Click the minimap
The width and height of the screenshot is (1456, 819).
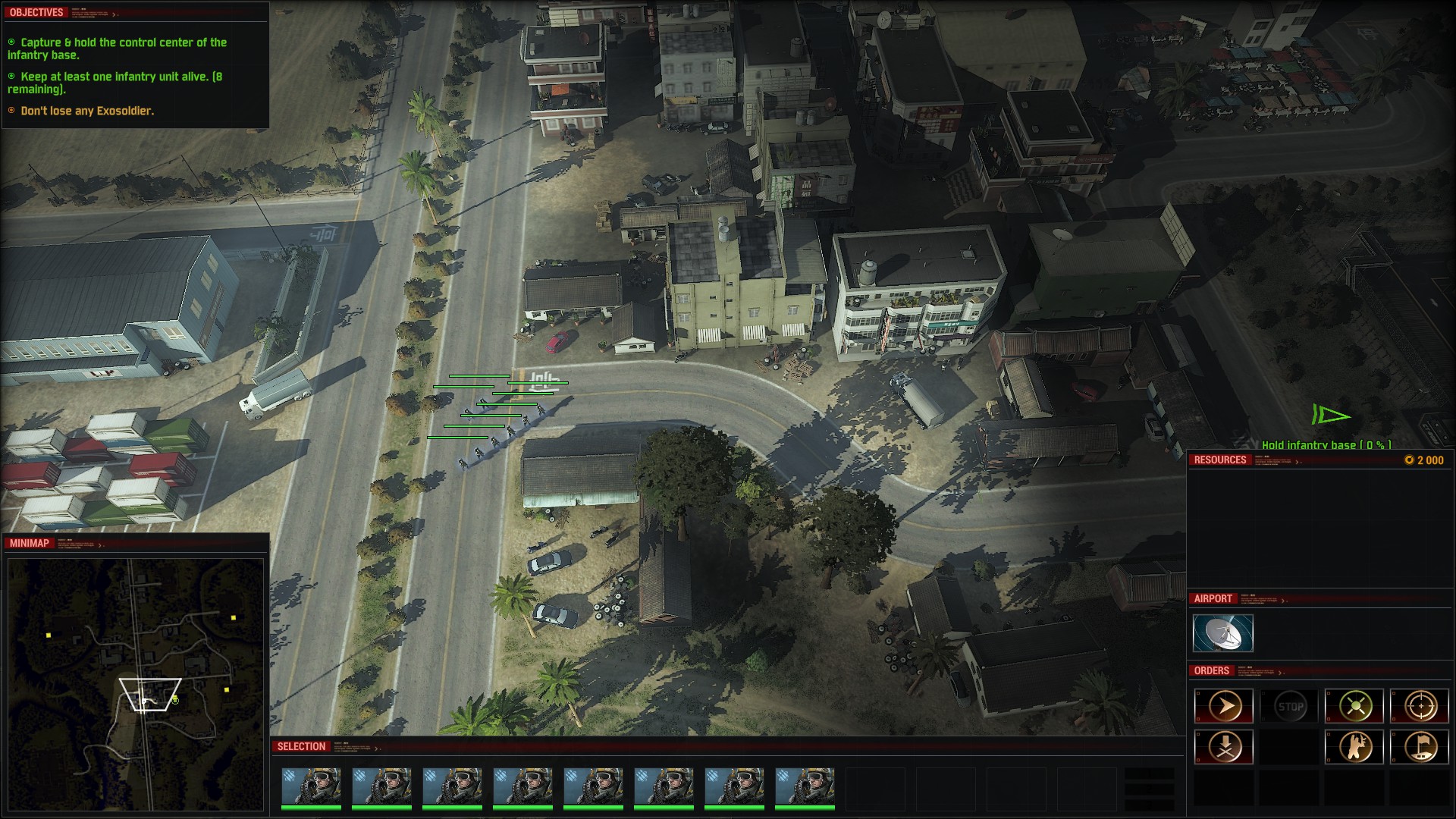click(x=135, y=675)
